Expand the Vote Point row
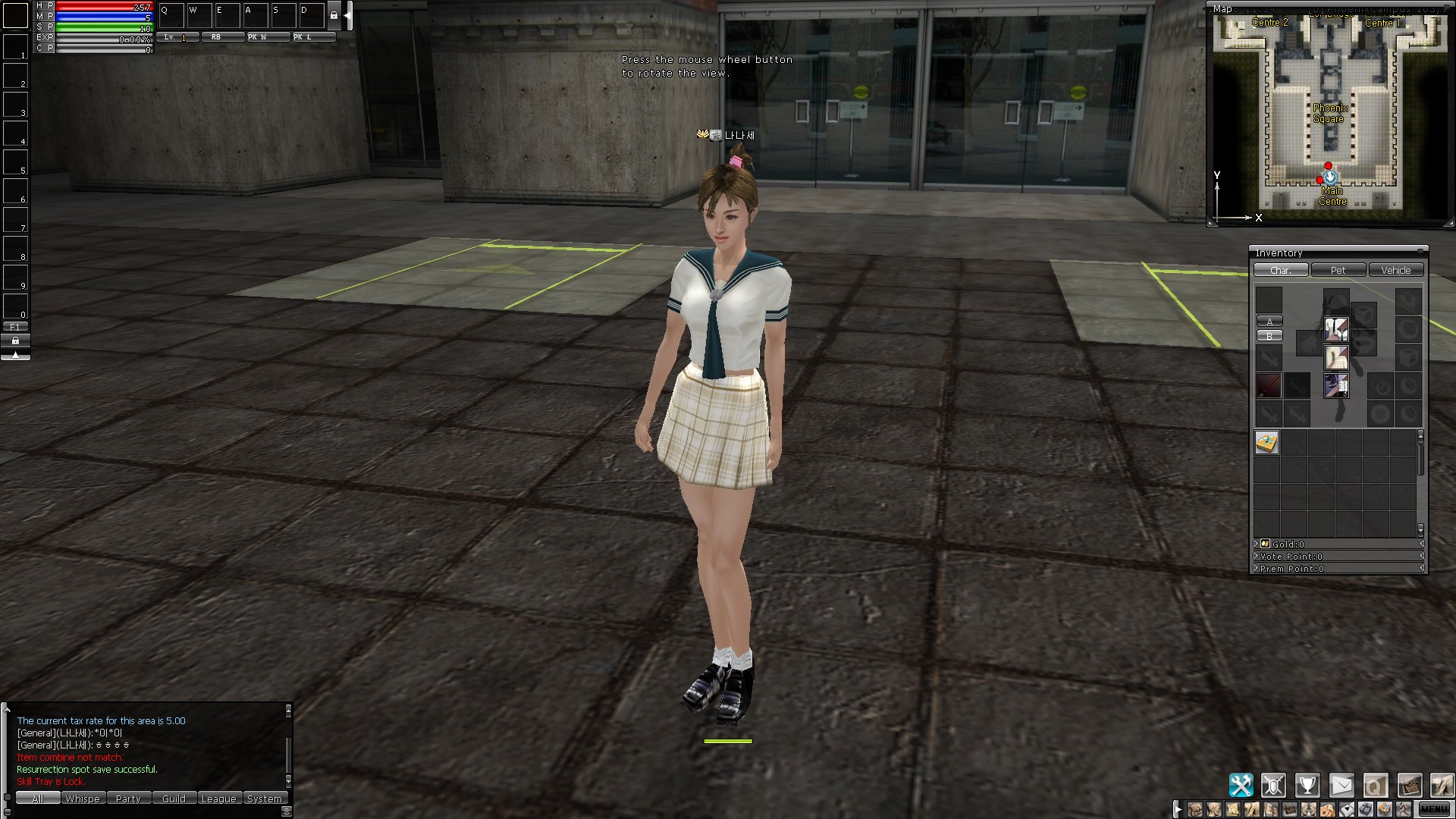The width and height of the screenshot is (1456, 819). tap(1257, 556)
